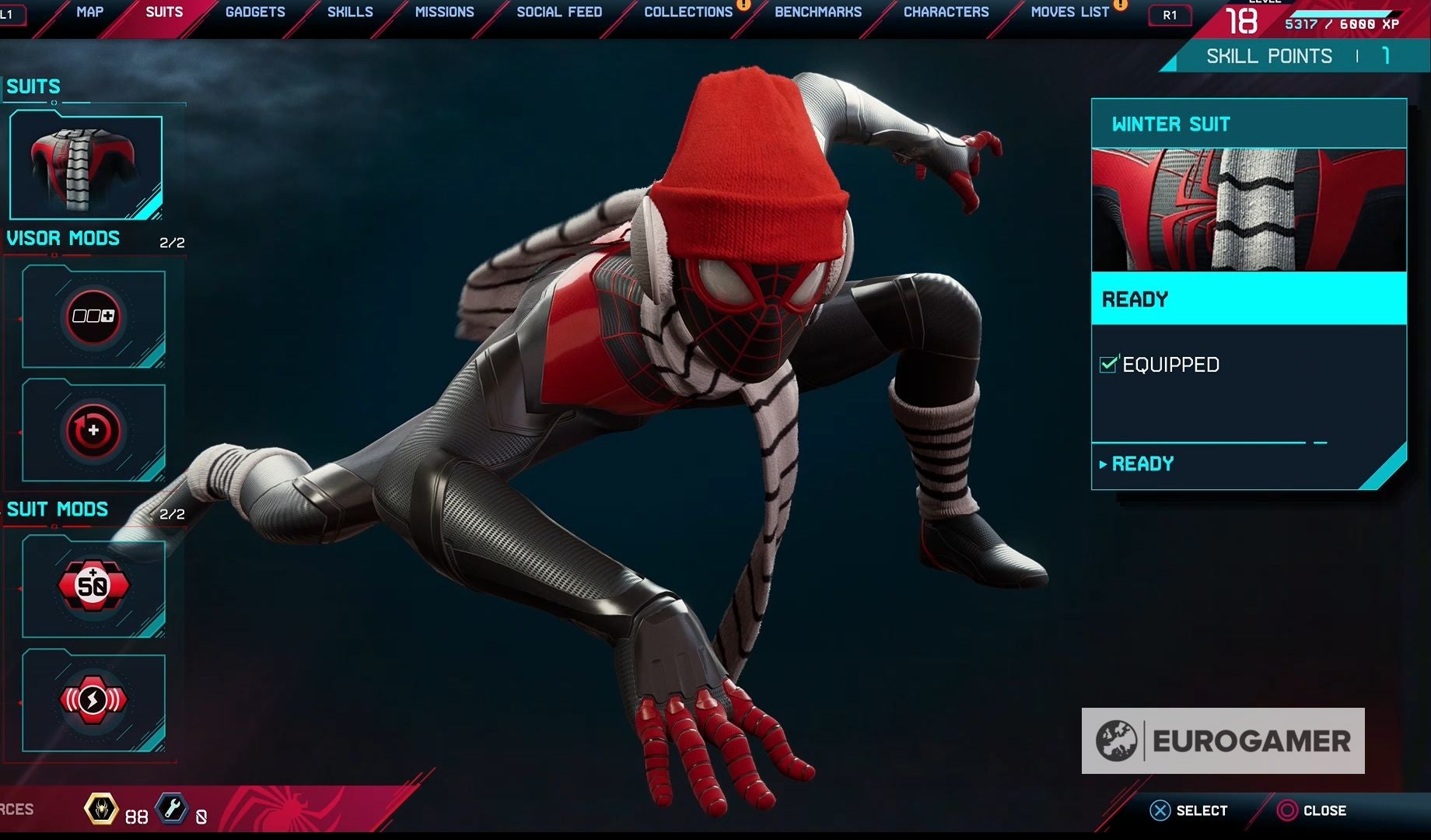
Task: Switch to the CHARACTERS tab
Action: [946, 12]
